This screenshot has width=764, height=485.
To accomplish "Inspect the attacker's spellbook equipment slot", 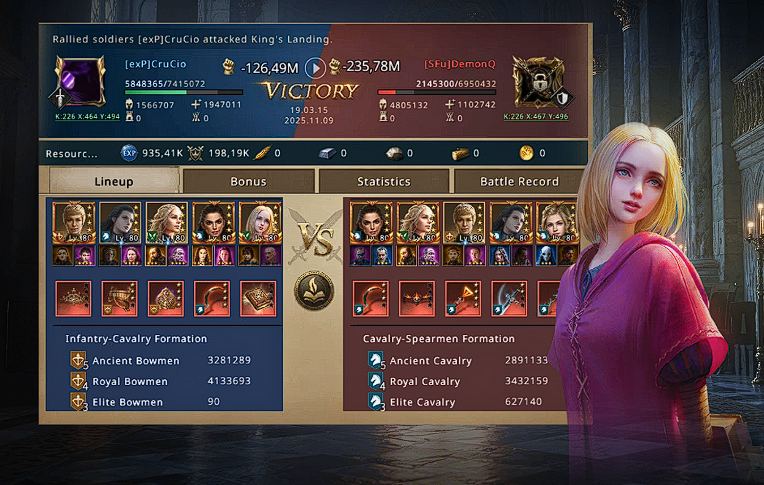I will click(x=257, y=298).
